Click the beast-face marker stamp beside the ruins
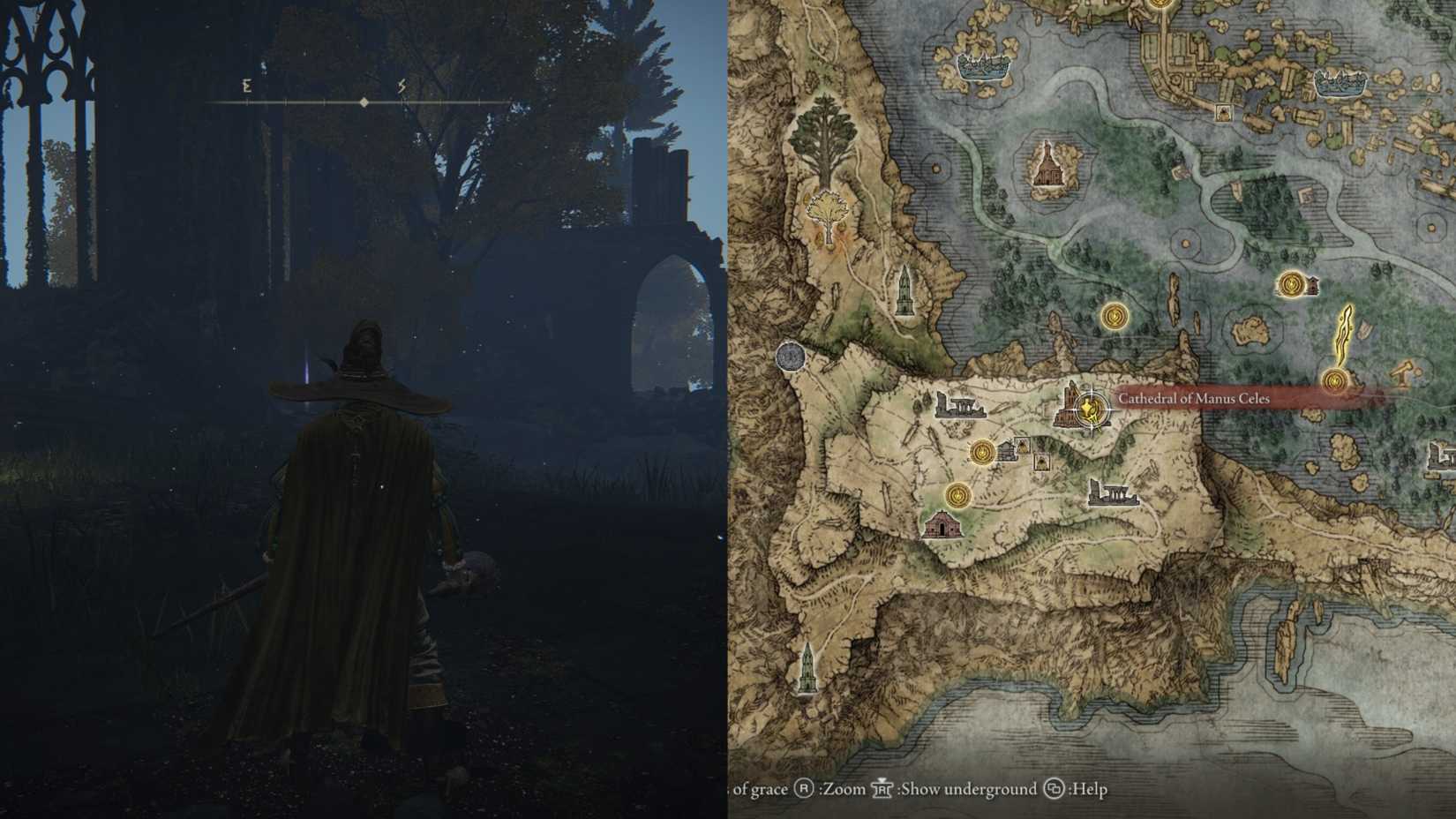 point(1022,447)
